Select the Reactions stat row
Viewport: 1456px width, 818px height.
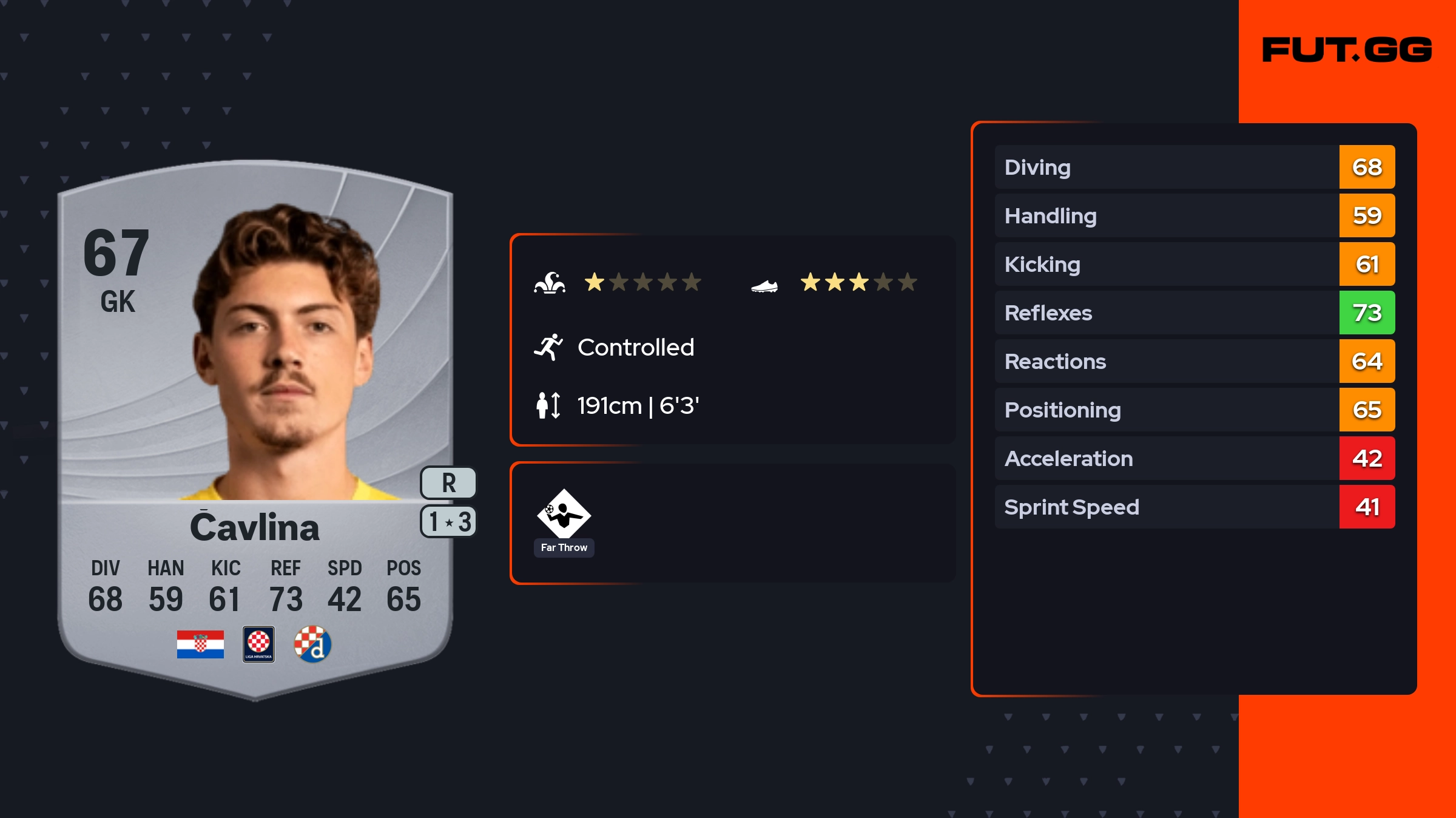(1194, 361)
